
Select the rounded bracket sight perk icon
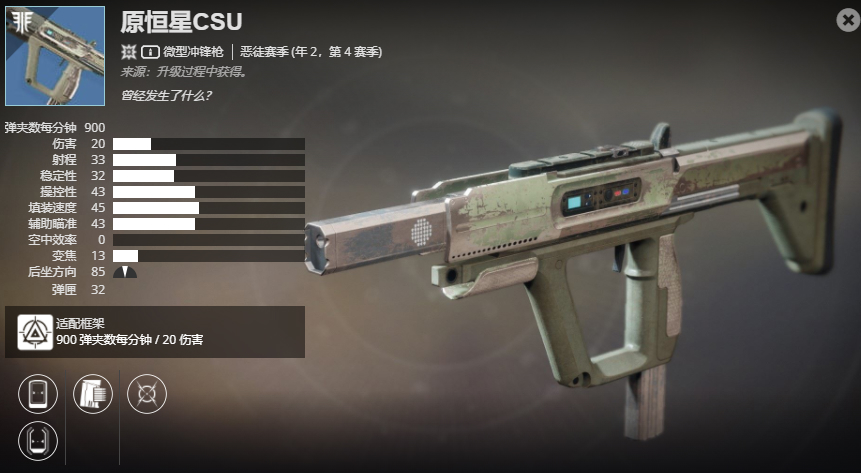click(38, 441)
